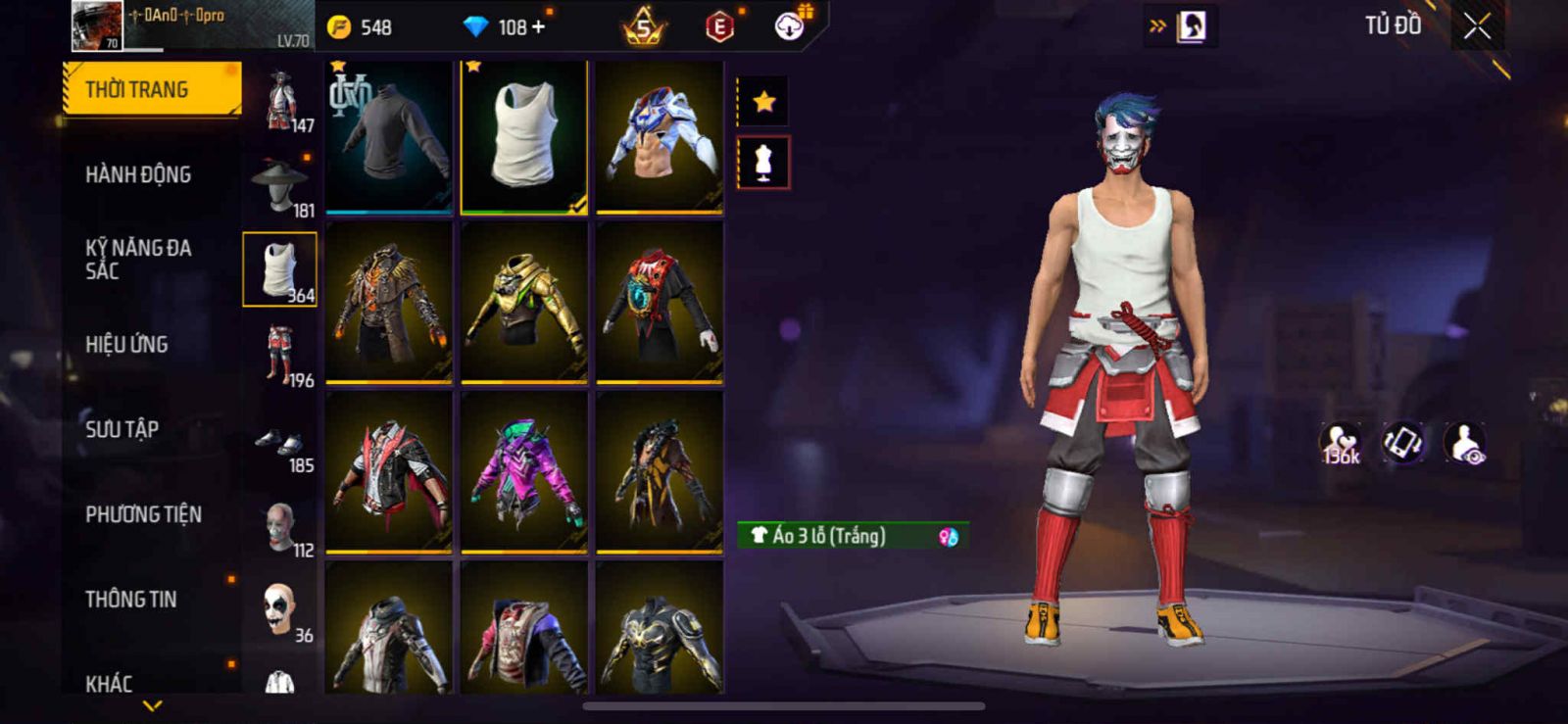Add diamonds with the plus button
This screenshot has width=1568, height=724.
pyautogui.click(x=537, y=27)
